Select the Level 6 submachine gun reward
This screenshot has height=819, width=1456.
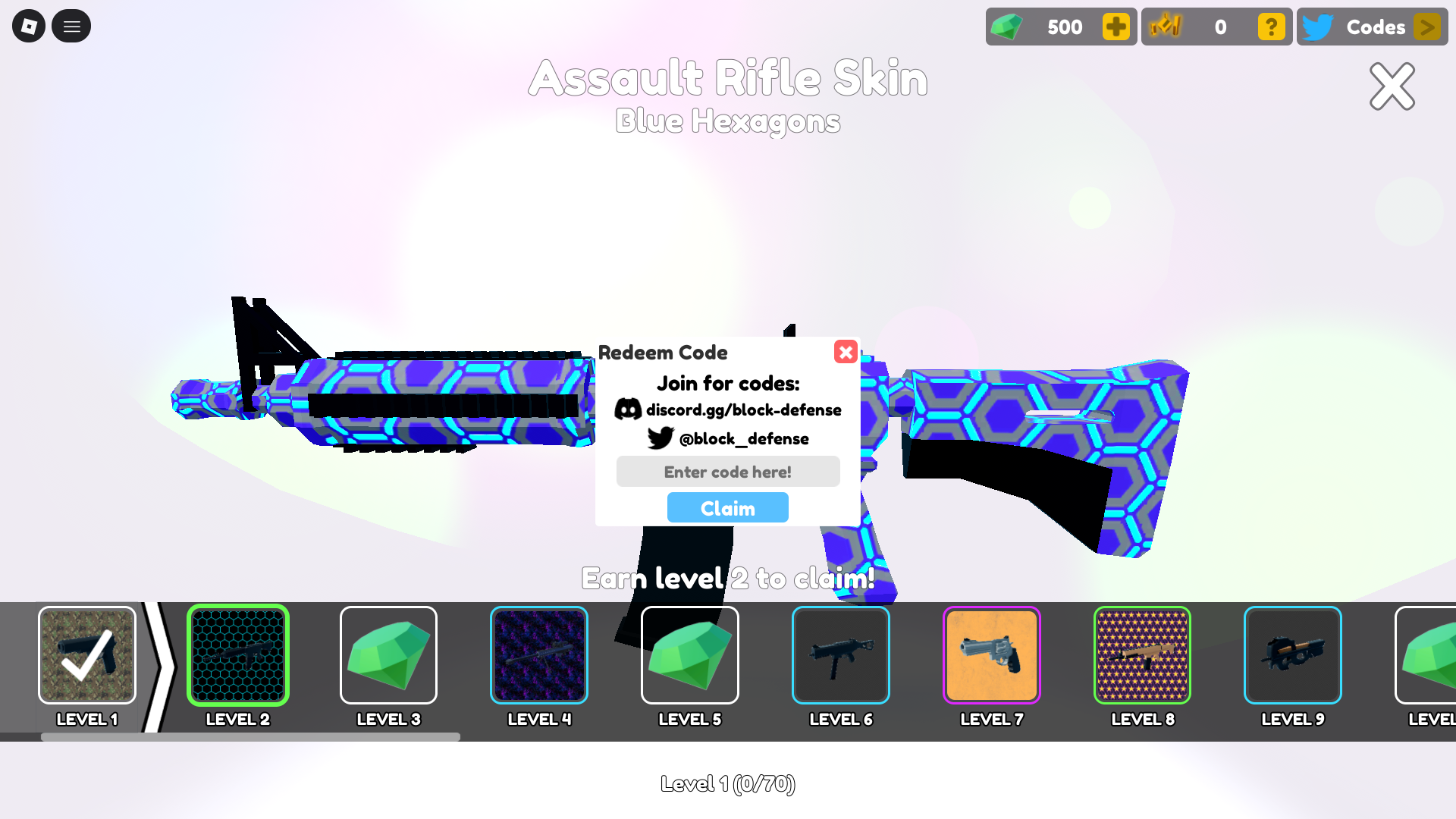840,655
